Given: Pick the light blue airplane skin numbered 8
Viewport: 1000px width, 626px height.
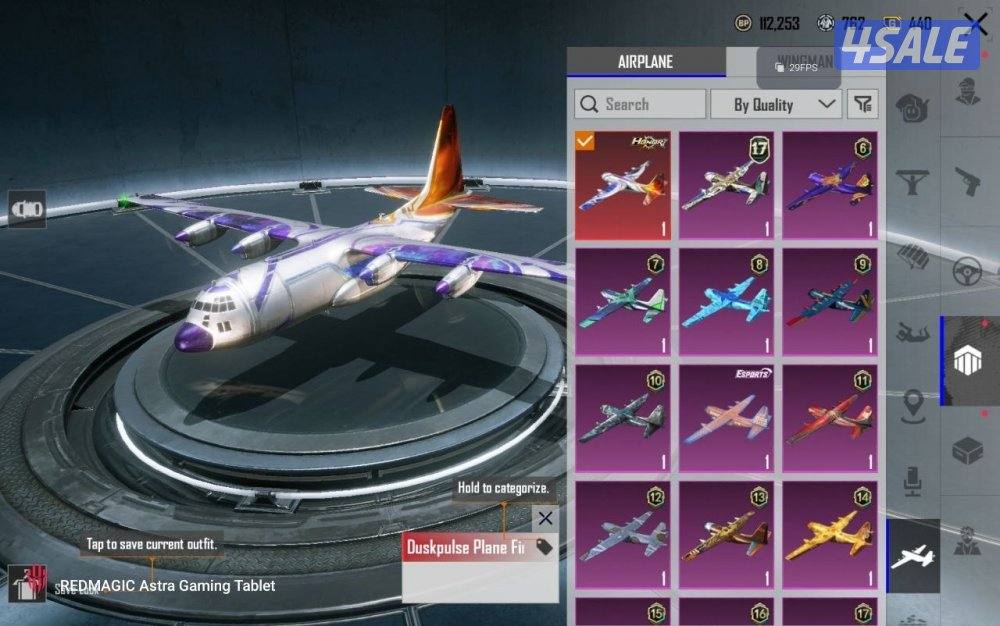Looking at the screenshot, I should pos(726,302).
